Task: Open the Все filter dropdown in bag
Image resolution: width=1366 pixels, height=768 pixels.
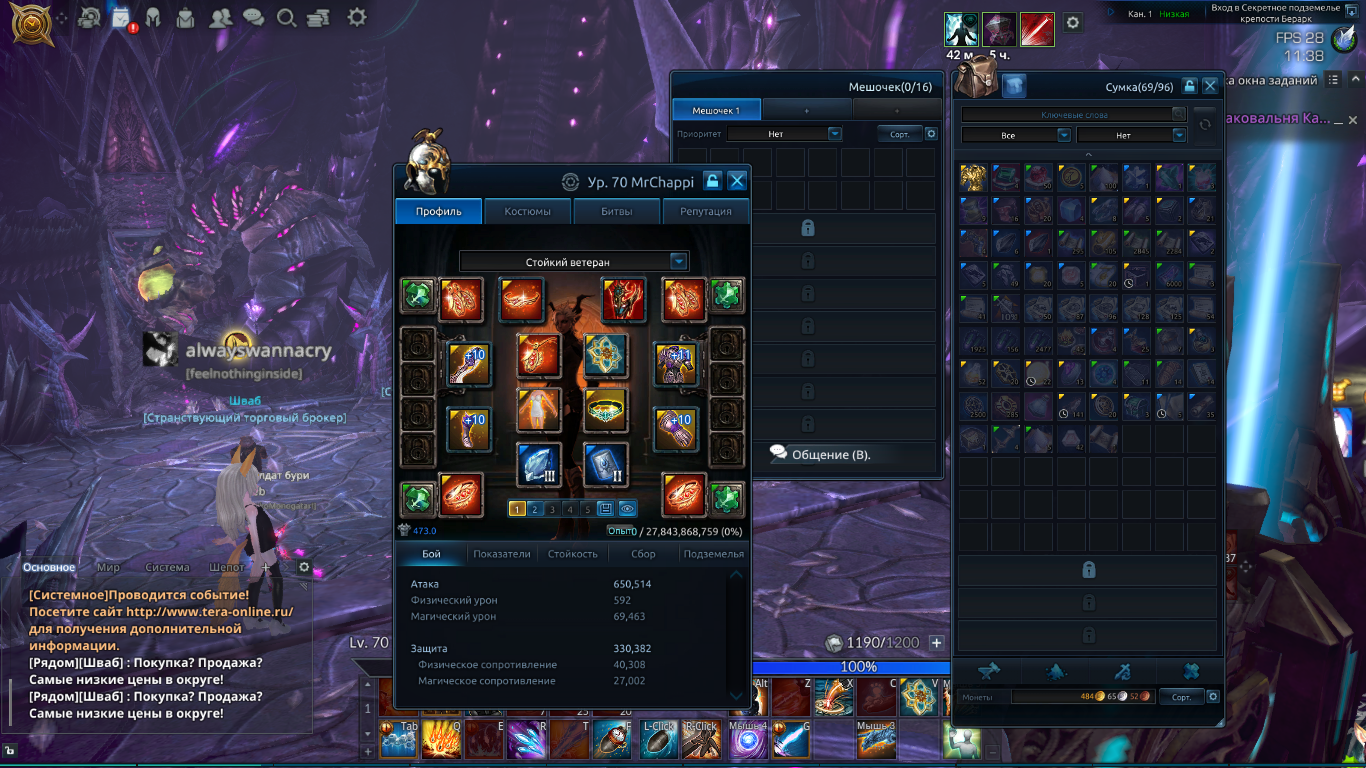Action: pyautogui.click(x=1014, y=135)
